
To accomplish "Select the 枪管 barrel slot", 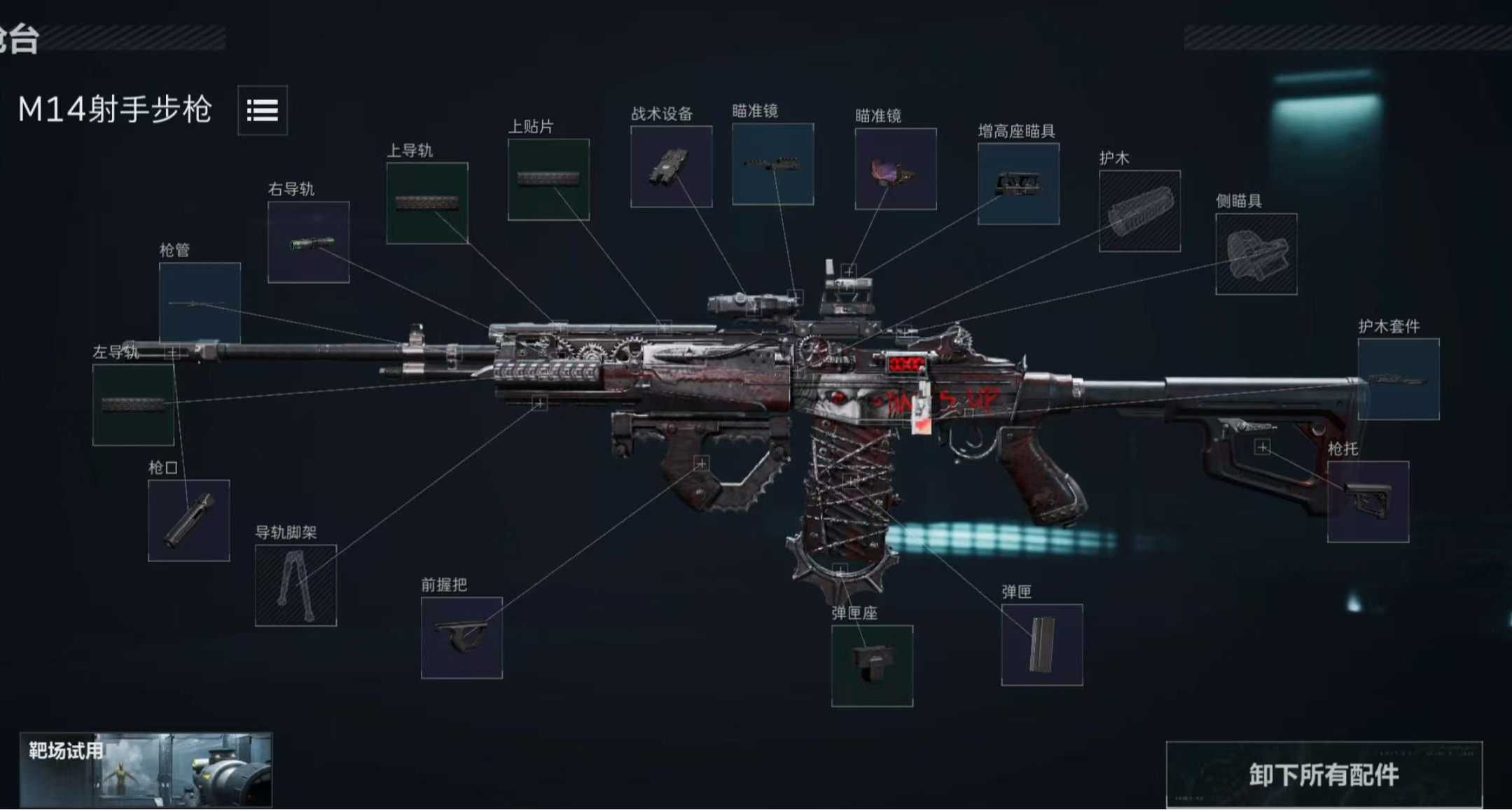I will (x=200, y=302).
